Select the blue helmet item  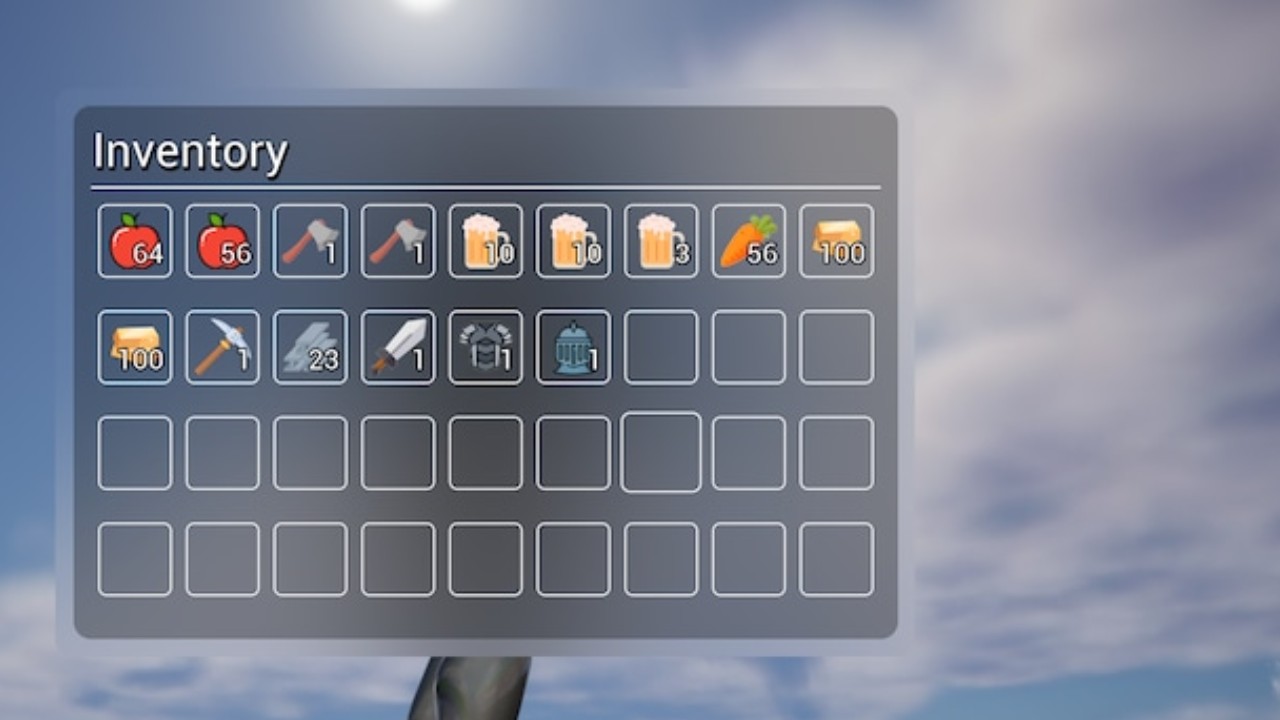click(x=573, y=346)
